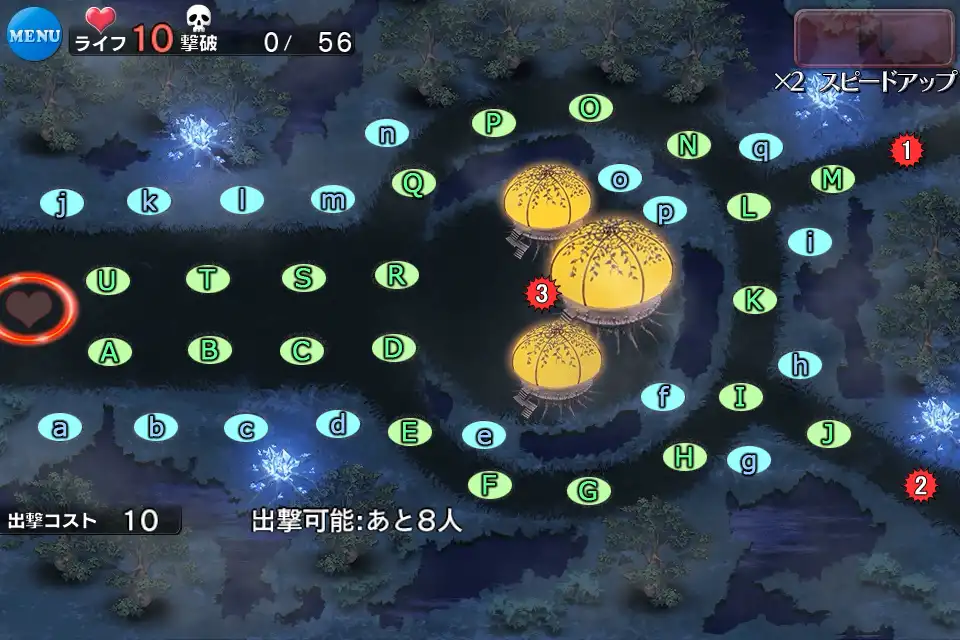The width and height of the screenshot is (960, 640).
Task: Select melee deployment slot A
Action: (x=110, y=351)
